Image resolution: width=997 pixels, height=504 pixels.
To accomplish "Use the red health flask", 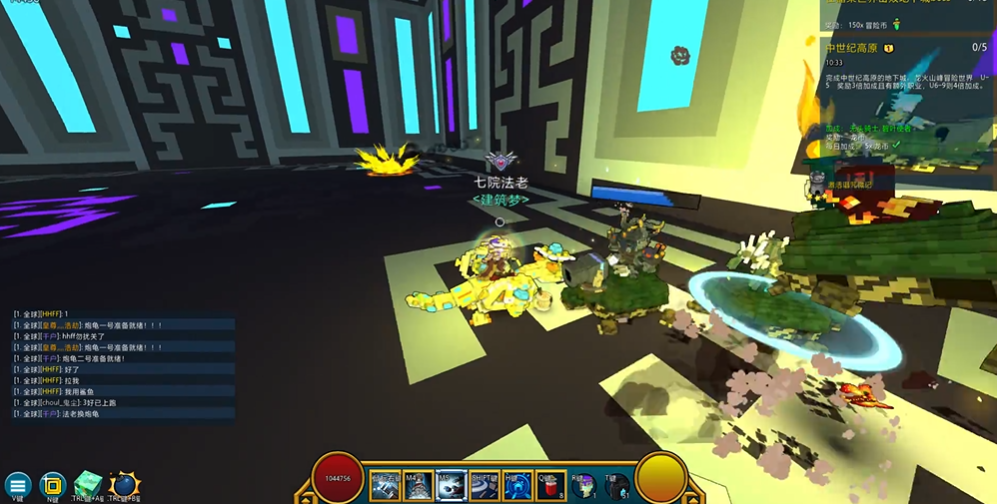I will pyautogui.click(x=550, y=485).
